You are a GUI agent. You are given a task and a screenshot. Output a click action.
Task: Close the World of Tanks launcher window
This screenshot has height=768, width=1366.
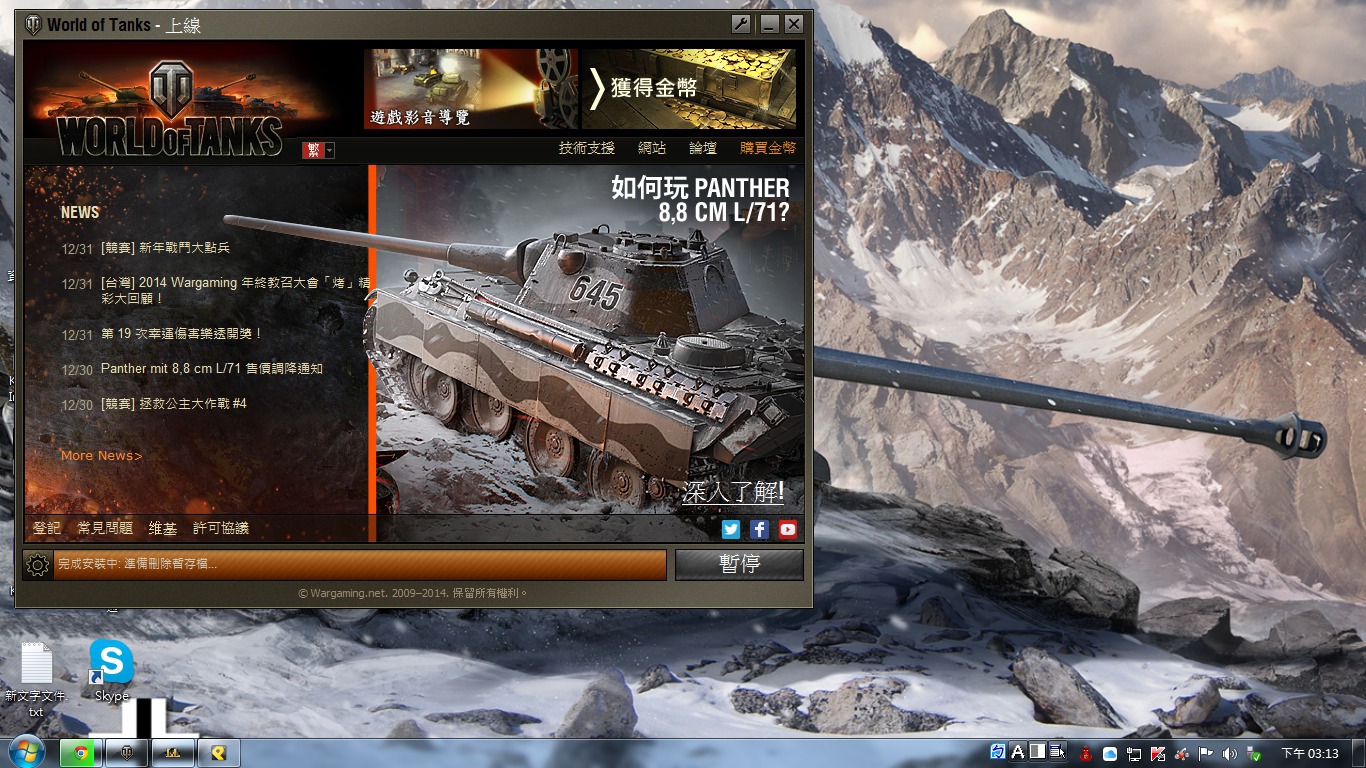coord(794,24)
